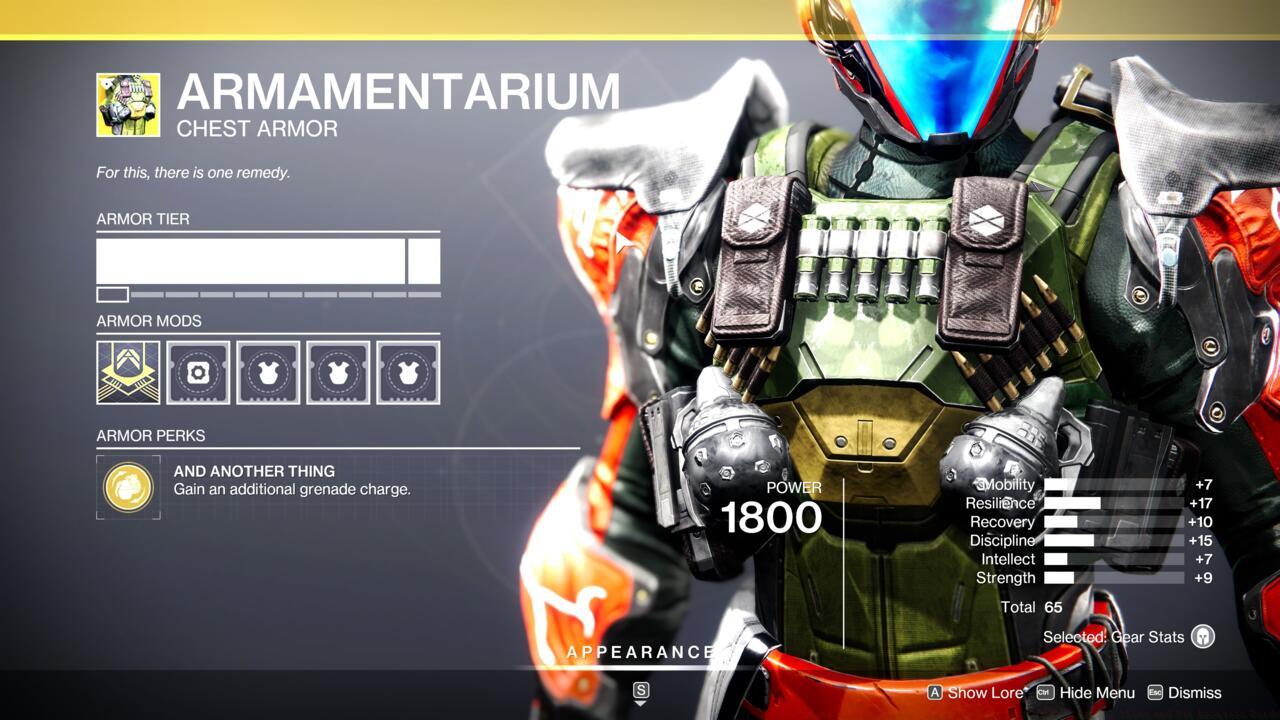
Task: Click the S emblem at screen bottom
Action: [x=640, y=690]
